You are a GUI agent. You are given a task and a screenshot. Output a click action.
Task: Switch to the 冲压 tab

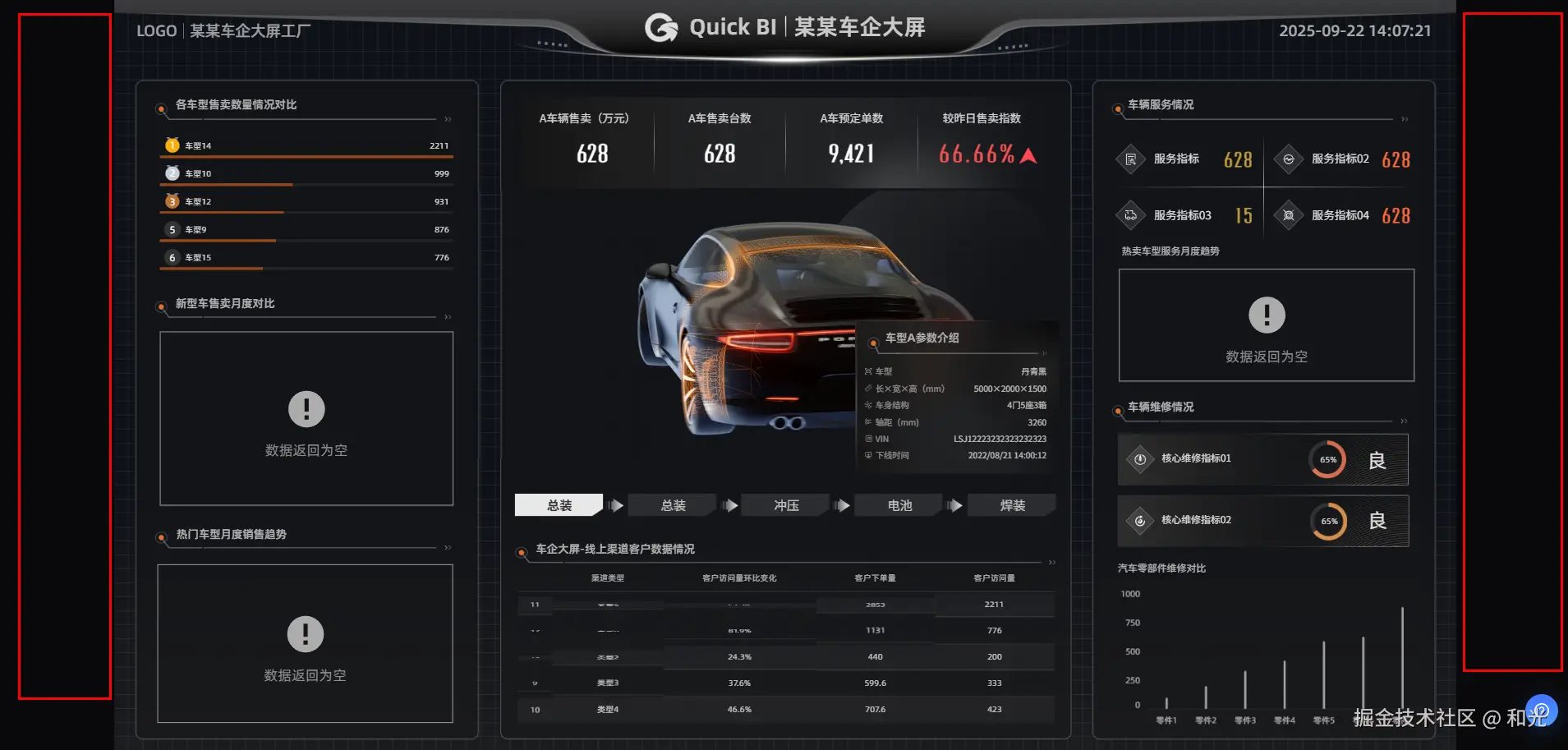pyautogui.click(x=786, y=505)
